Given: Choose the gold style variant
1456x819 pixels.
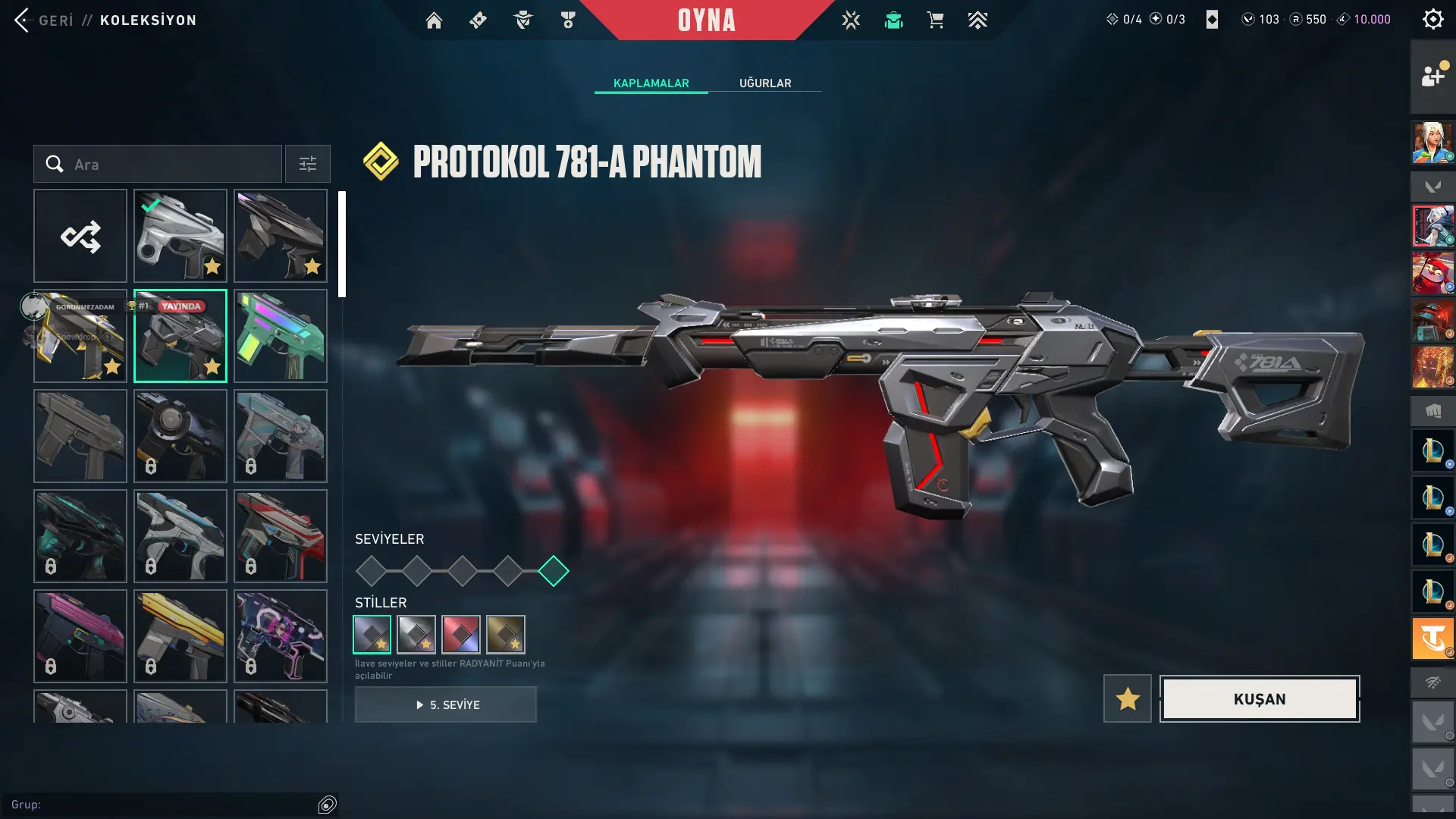Looking at the screenshot, I should pyautogui.click(x=506, y=635).
